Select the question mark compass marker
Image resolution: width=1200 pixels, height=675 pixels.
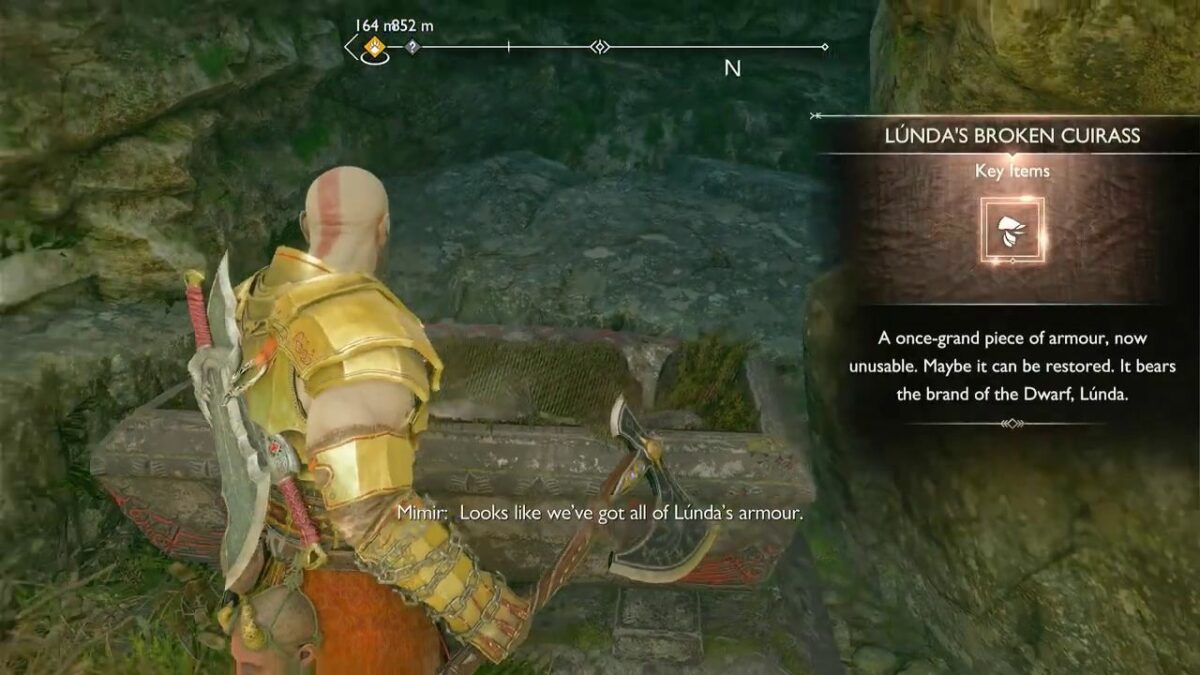(x=411, y=47)
